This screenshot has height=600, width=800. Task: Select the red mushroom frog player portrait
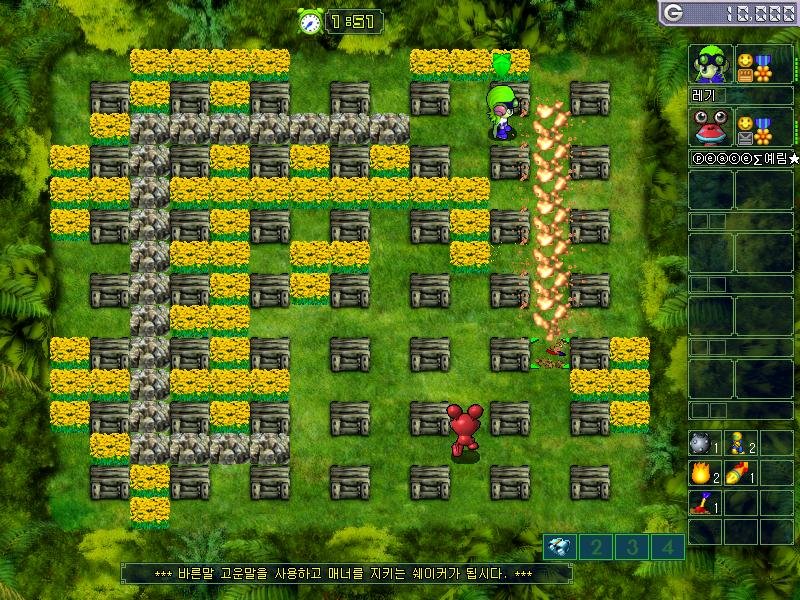point(711,128)
